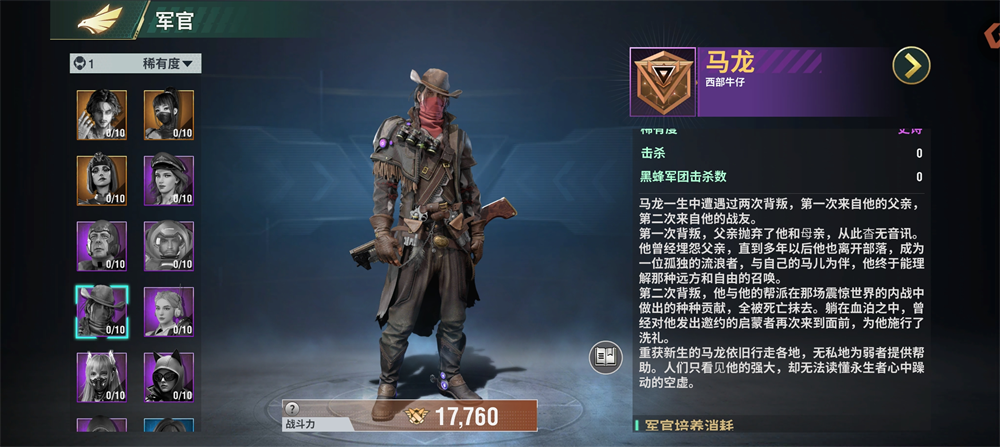
Task: Open the book icon beside the biography
Action: click(602, 356)
